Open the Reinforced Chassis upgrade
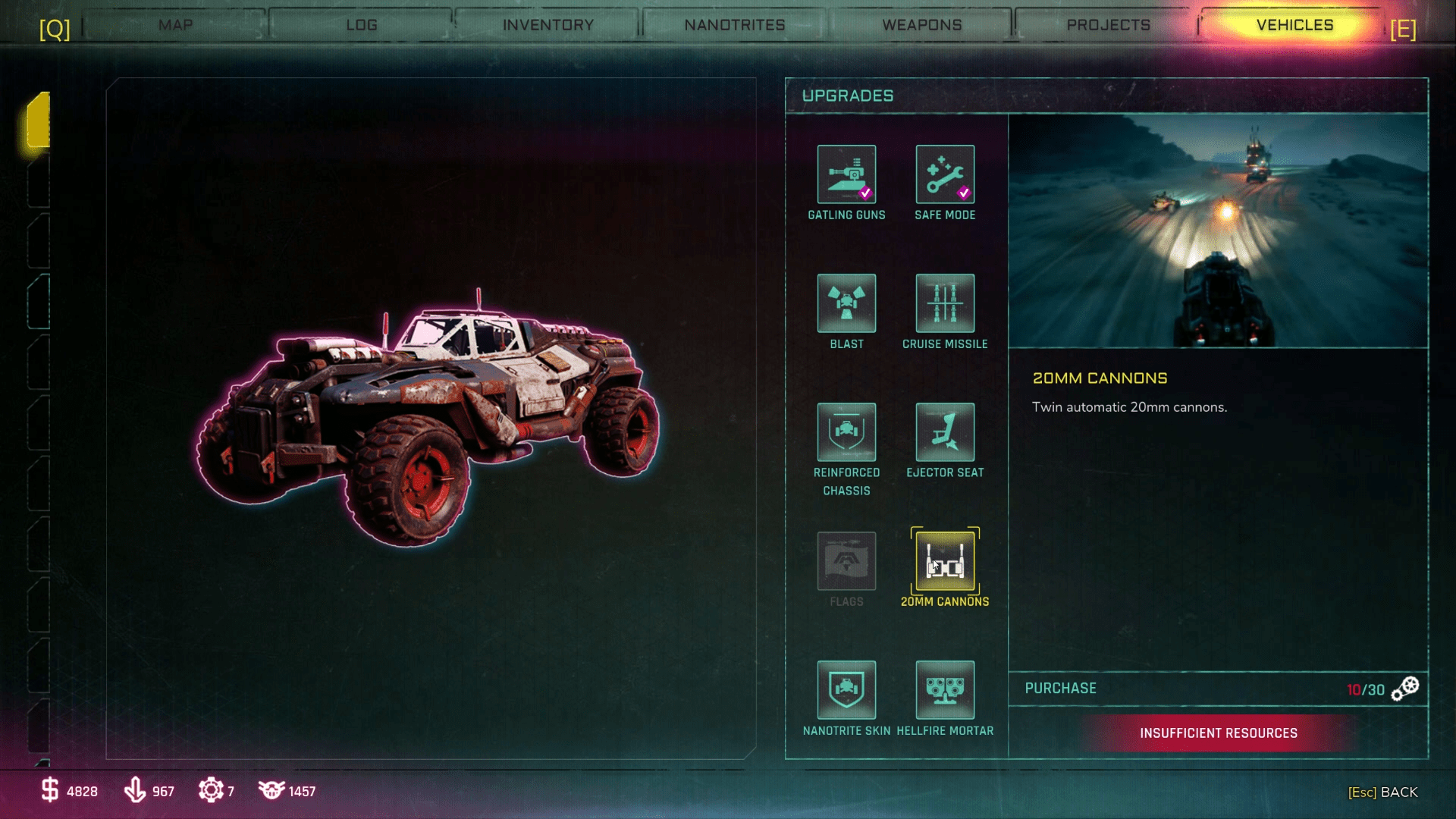1456x819 pixels. point(846,431)
